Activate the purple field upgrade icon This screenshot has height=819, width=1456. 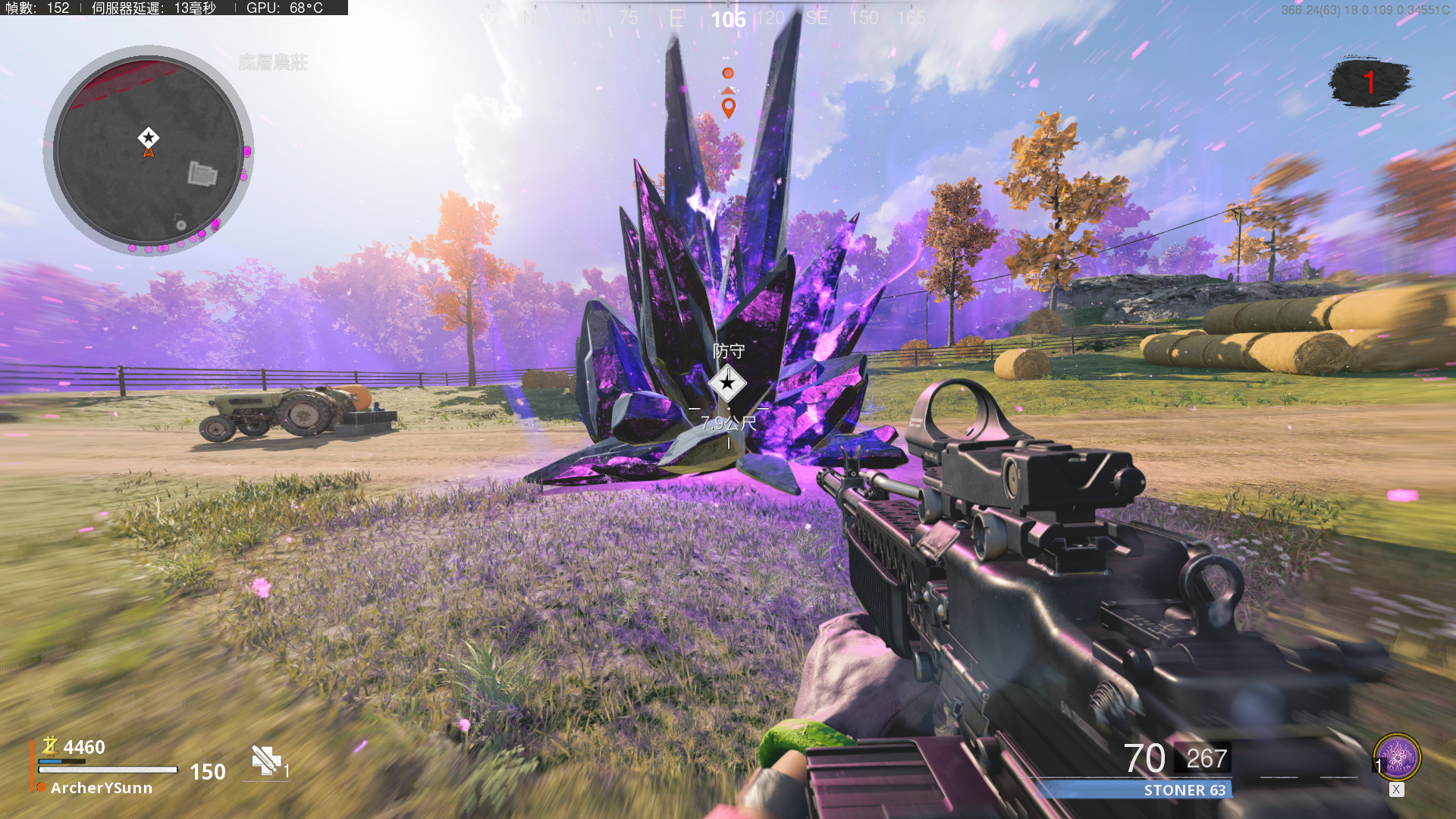(x=1397, y=758)
